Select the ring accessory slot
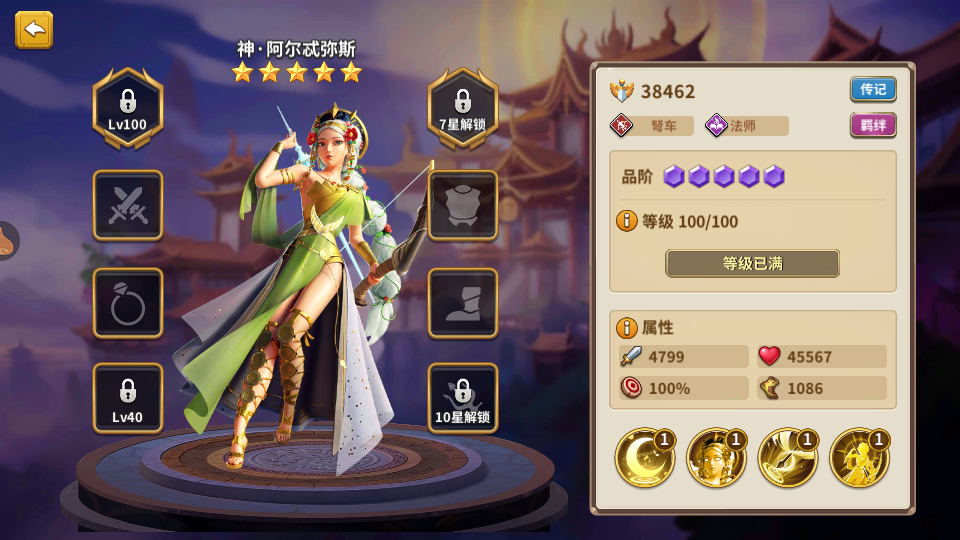The width and height of the screenshot is (960, 540). (x=128, y=303)
